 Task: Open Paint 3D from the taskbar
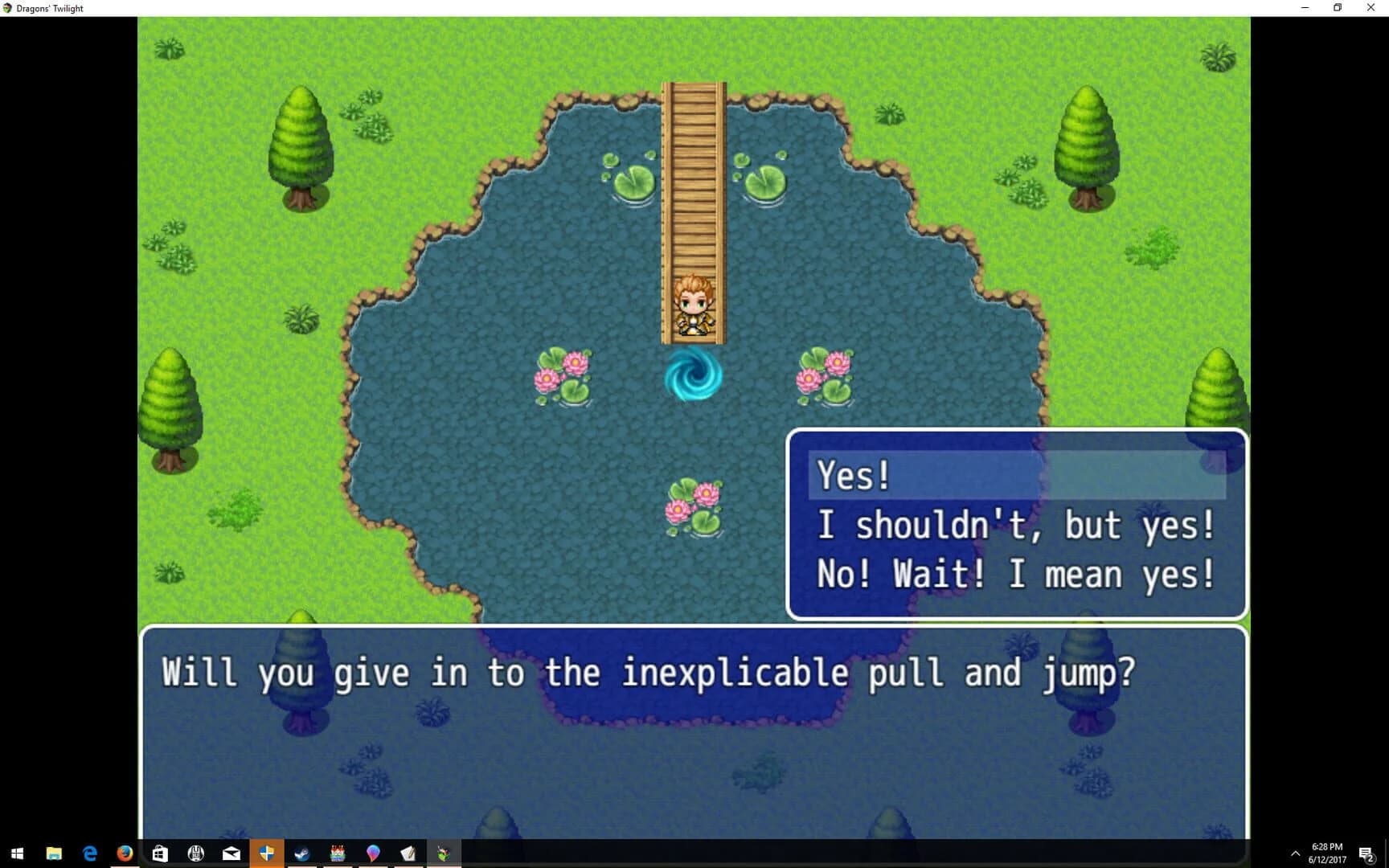point(373,854)
